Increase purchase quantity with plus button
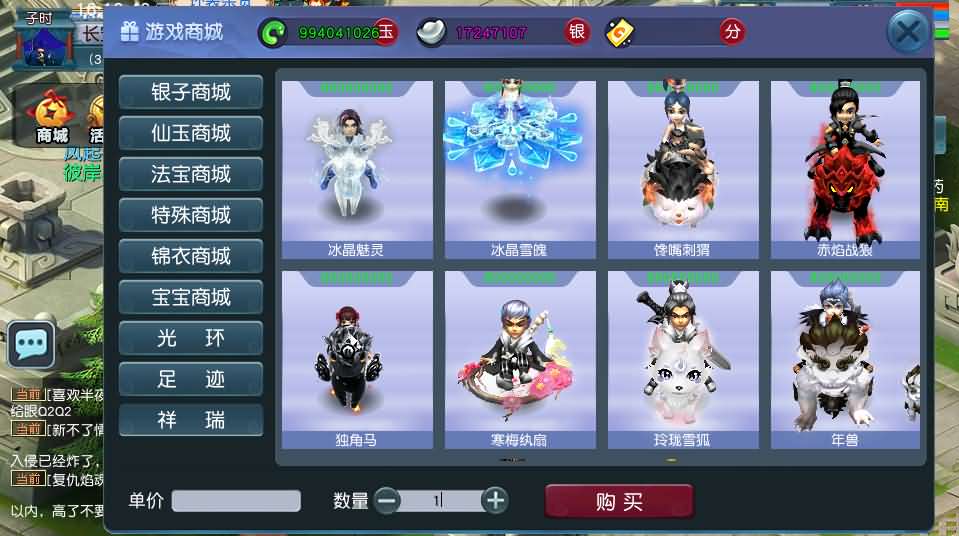The image size is (959, 536). [494, 500]
